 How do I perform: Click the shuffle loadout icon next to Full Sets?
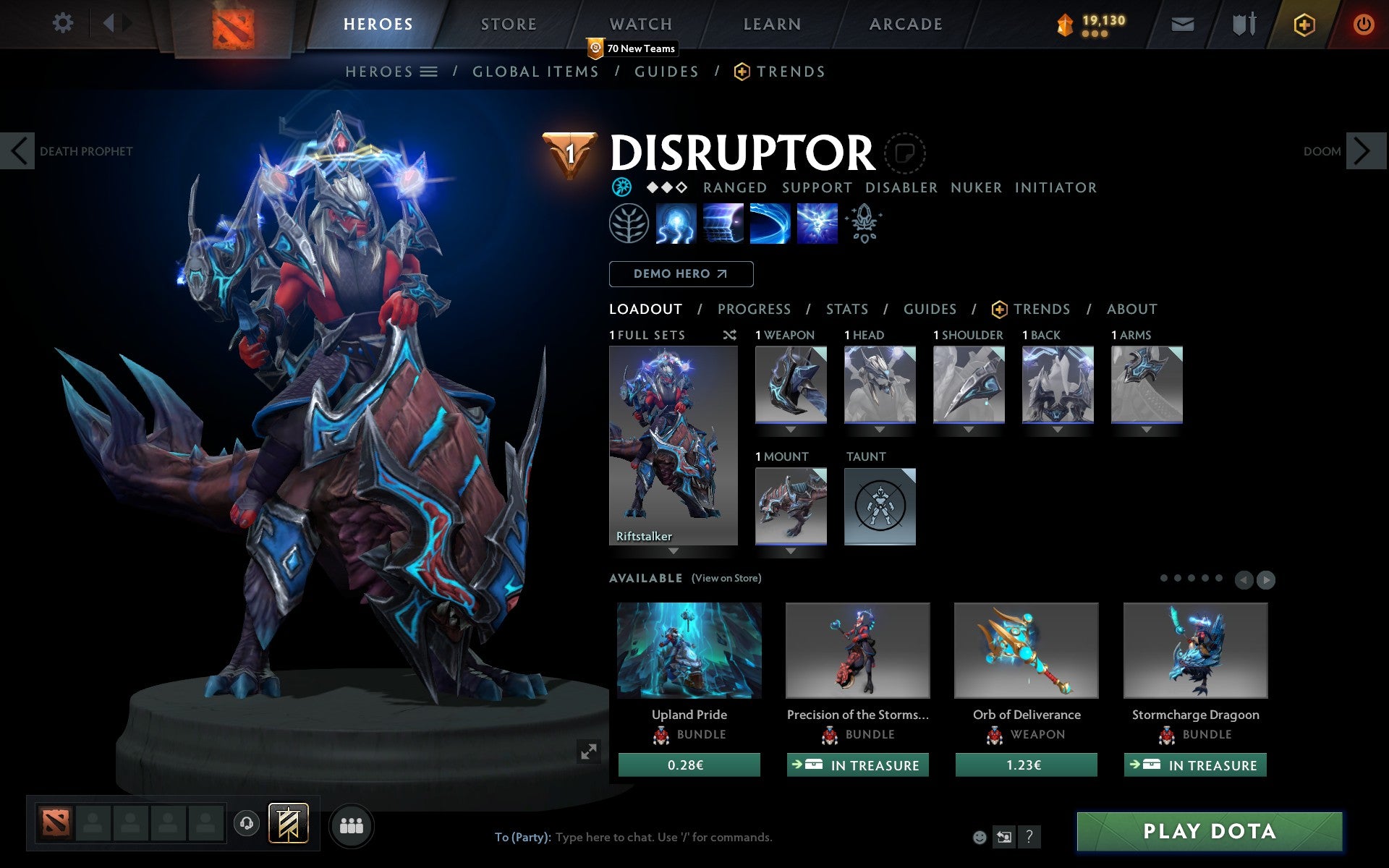(x=729, y=335)
